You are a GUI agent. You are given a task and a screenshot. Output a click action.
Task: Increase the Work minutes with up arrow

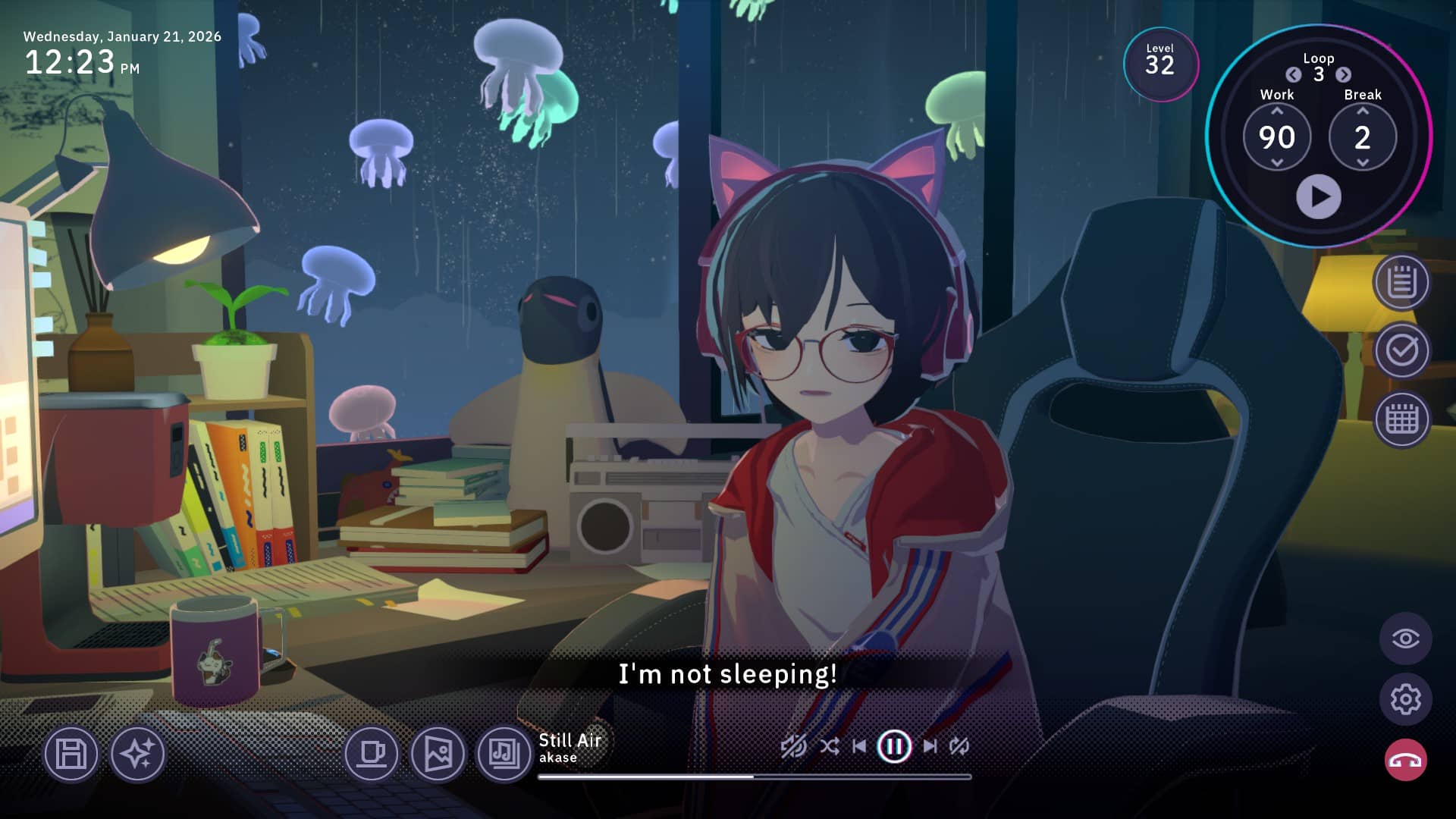(x=1277, y=111)
